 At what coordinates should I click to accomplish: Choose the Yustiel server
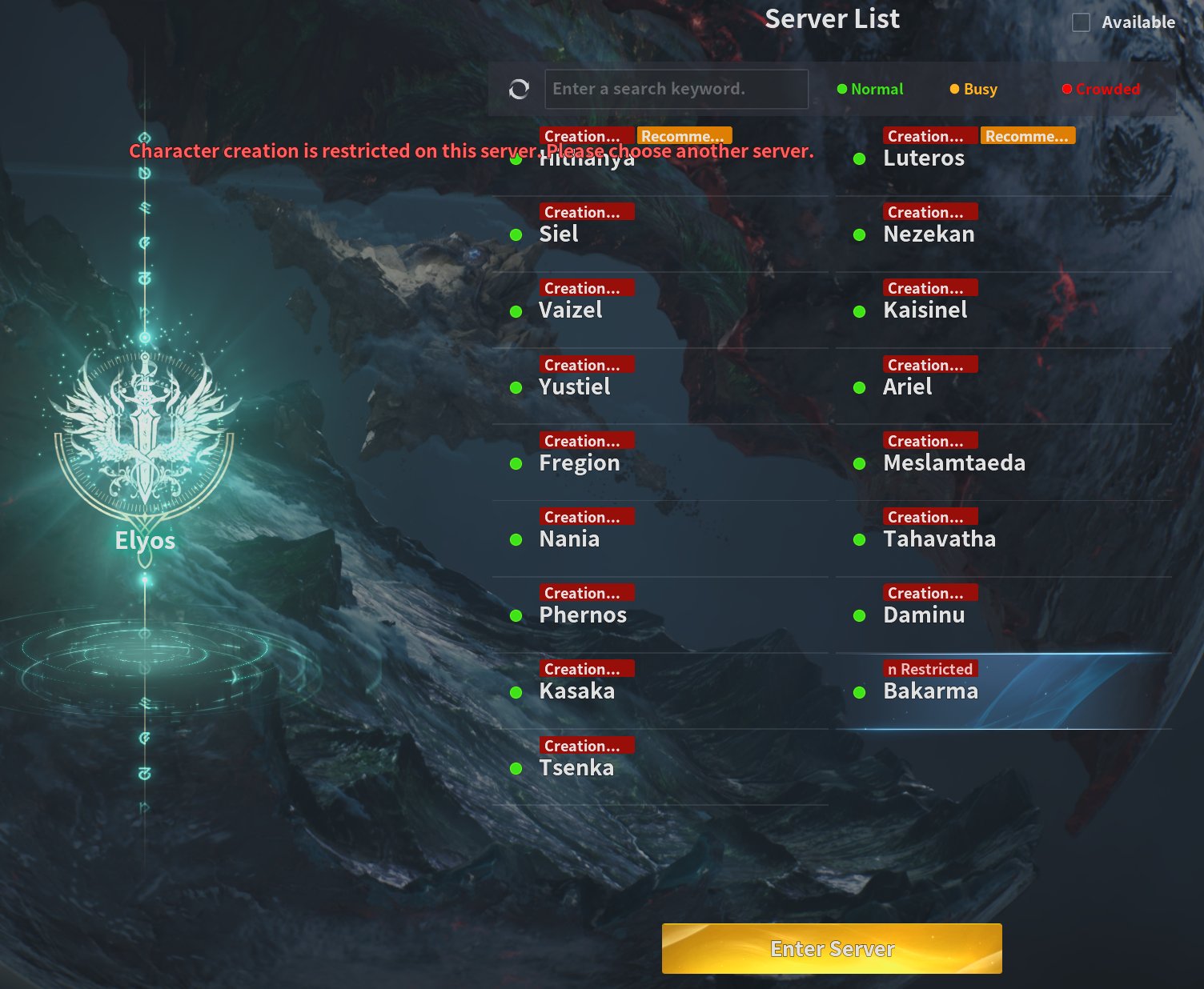tap(574, 387)
